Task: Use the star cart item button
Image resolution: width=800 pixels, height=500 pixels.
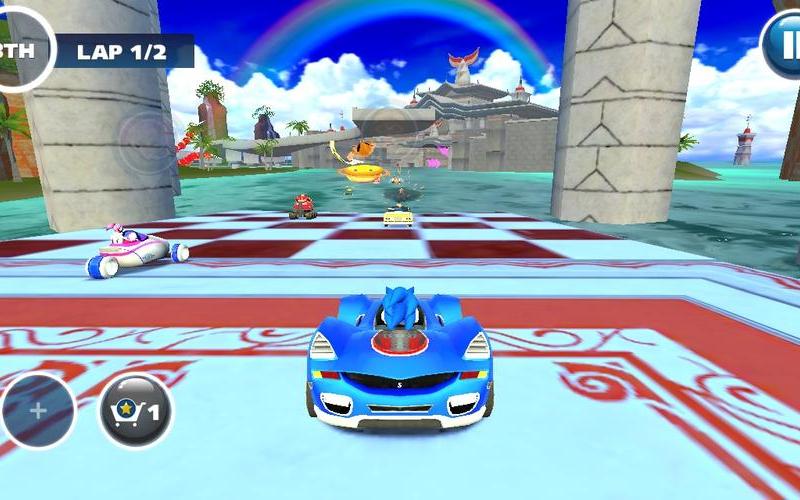Action: (135, 410)
